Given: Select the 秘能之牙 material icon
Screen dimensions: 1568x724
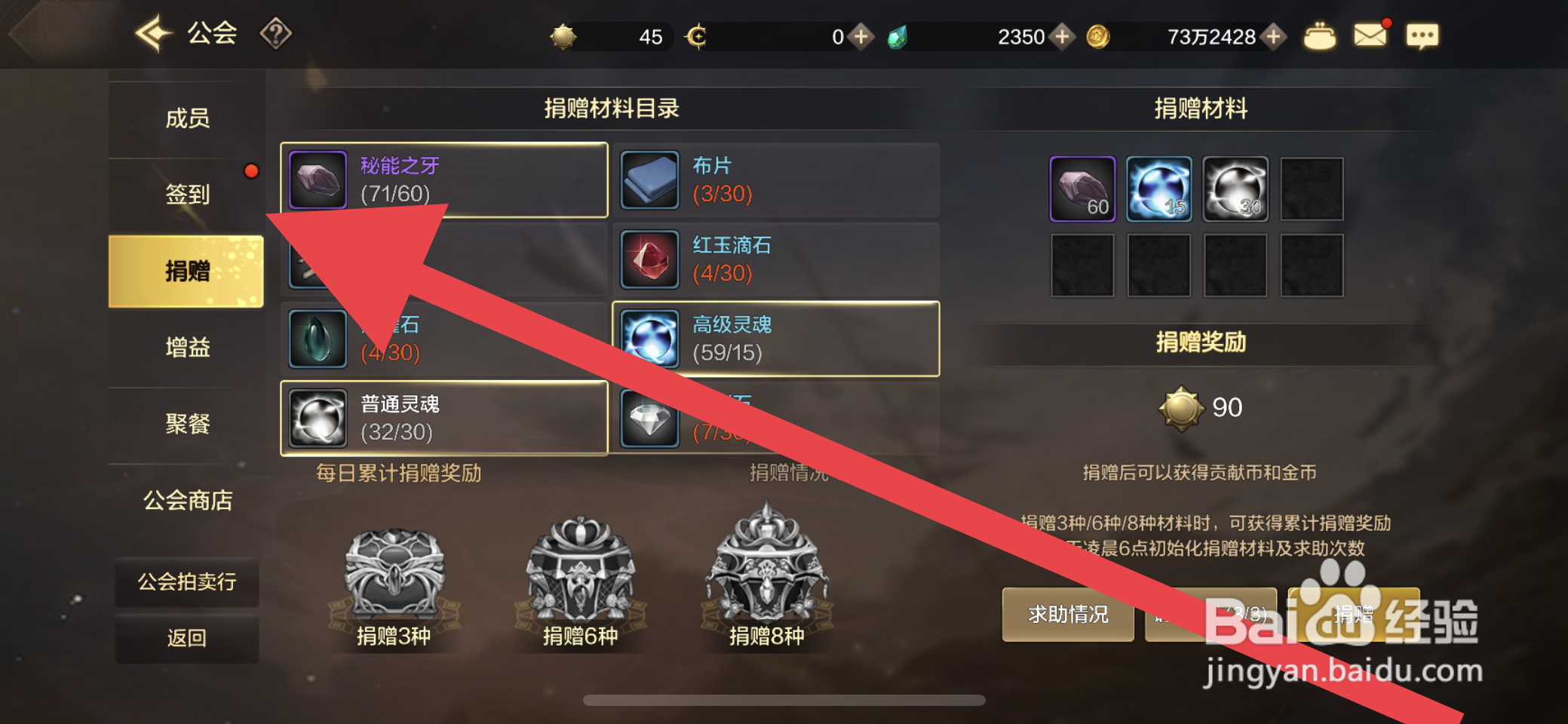Looking at the screenshot, I should click(x=317, y=179).
